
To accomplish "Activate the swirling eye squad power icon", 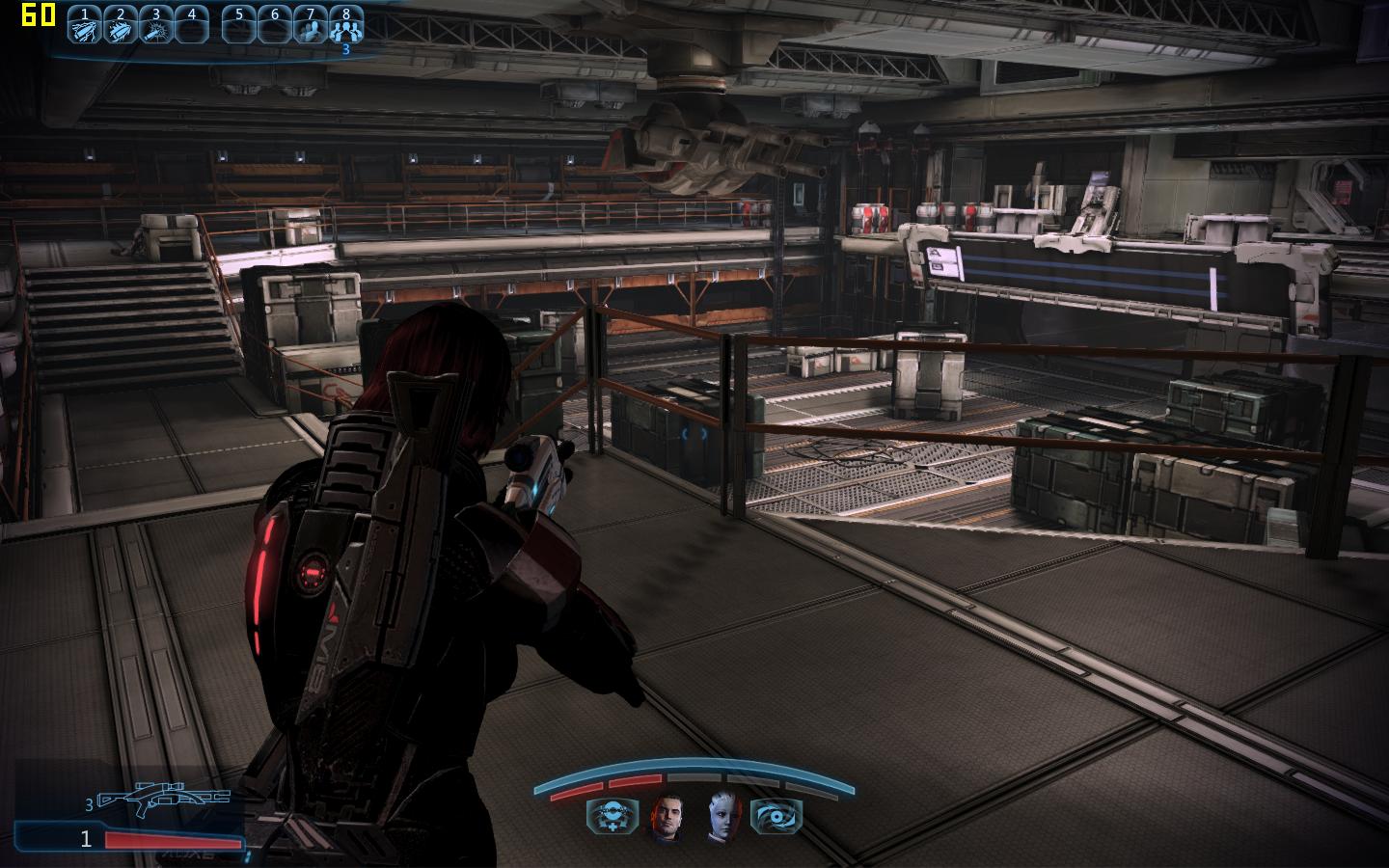I will [776, 817].
